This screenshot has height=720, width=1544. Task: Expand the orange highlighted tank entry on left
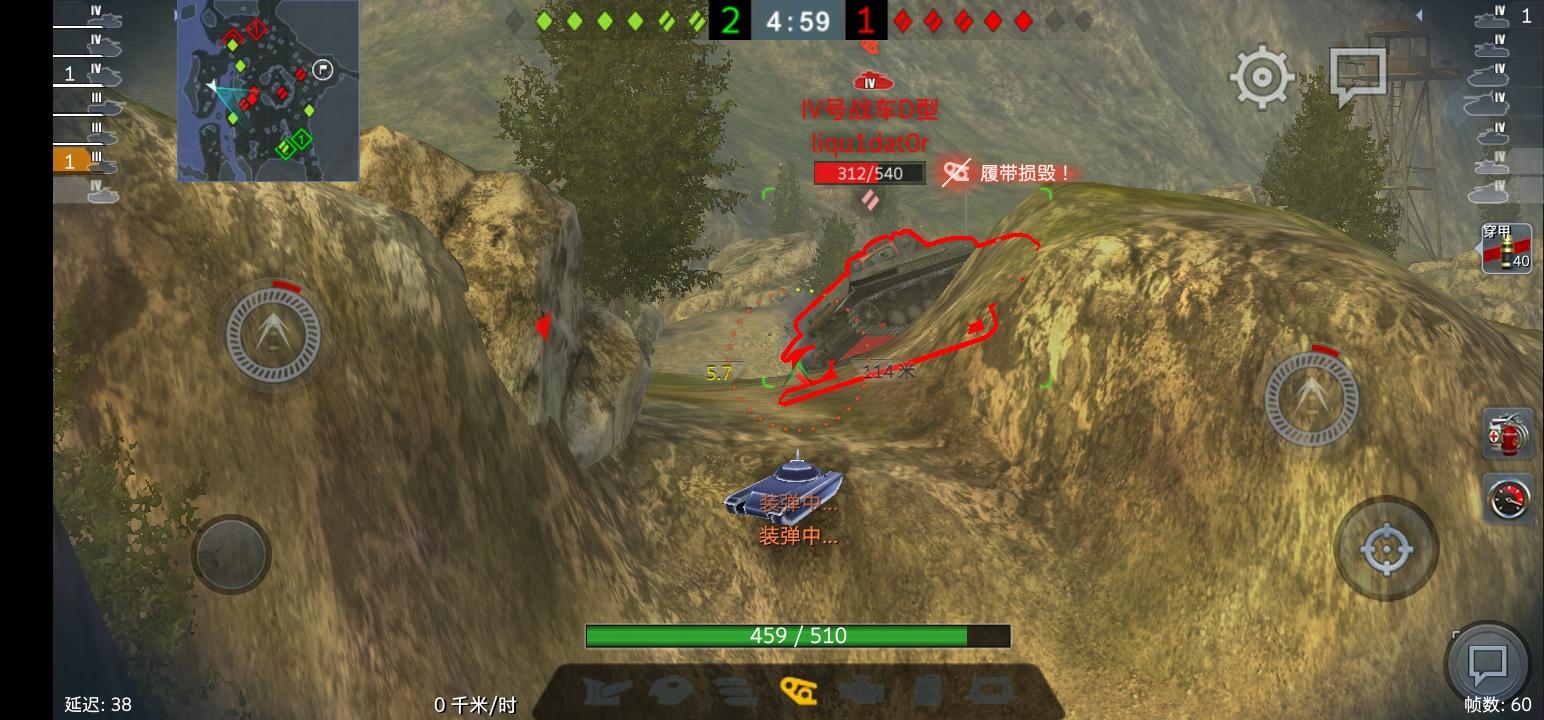[x=70, y=160]
